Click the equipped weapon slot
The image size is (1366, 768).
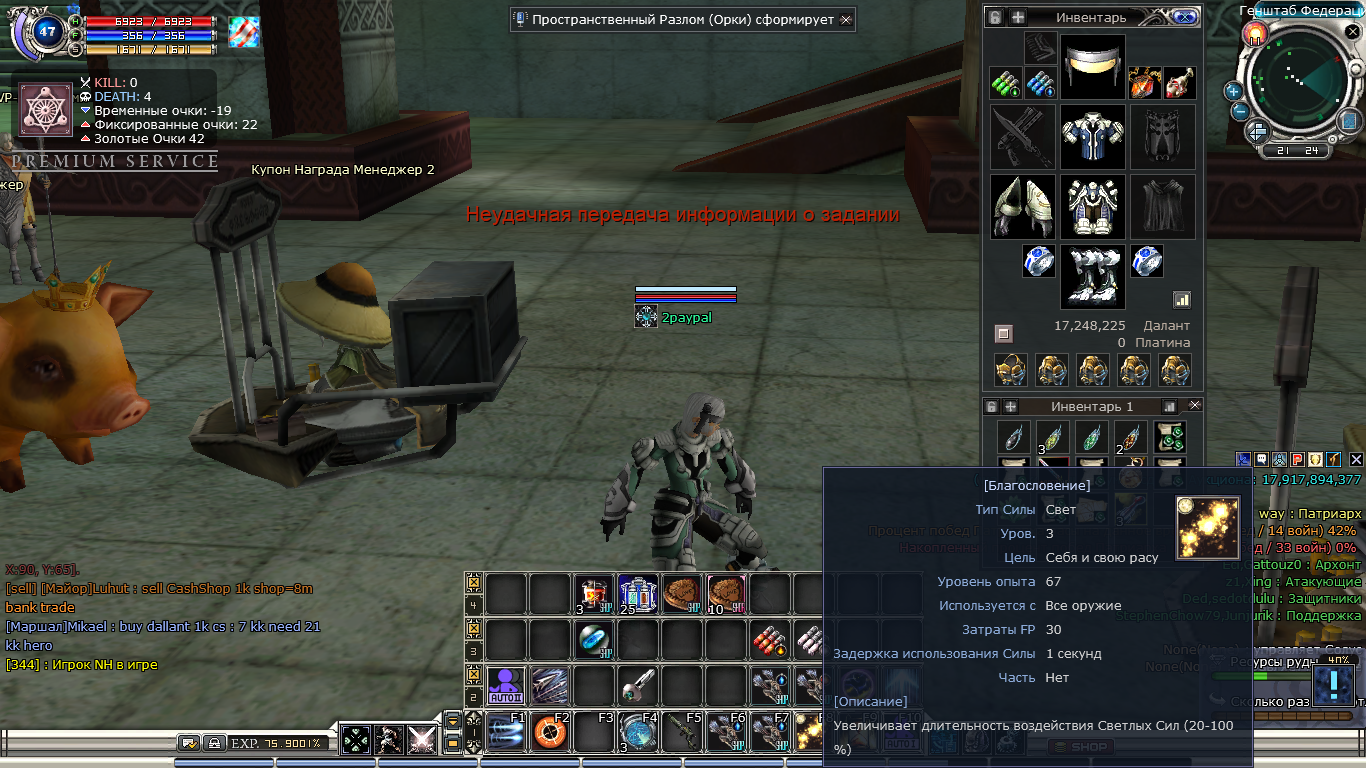click(x=1022, y=137)
